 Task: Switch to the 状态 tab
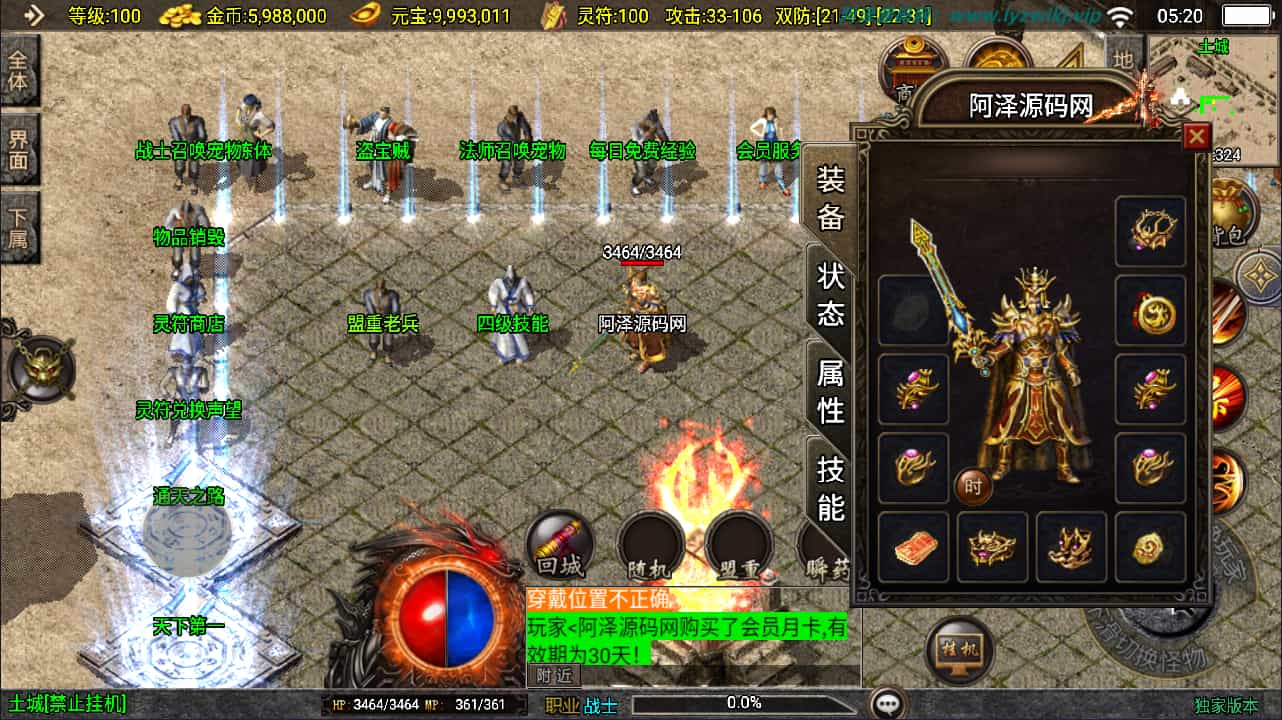[831, 294]
